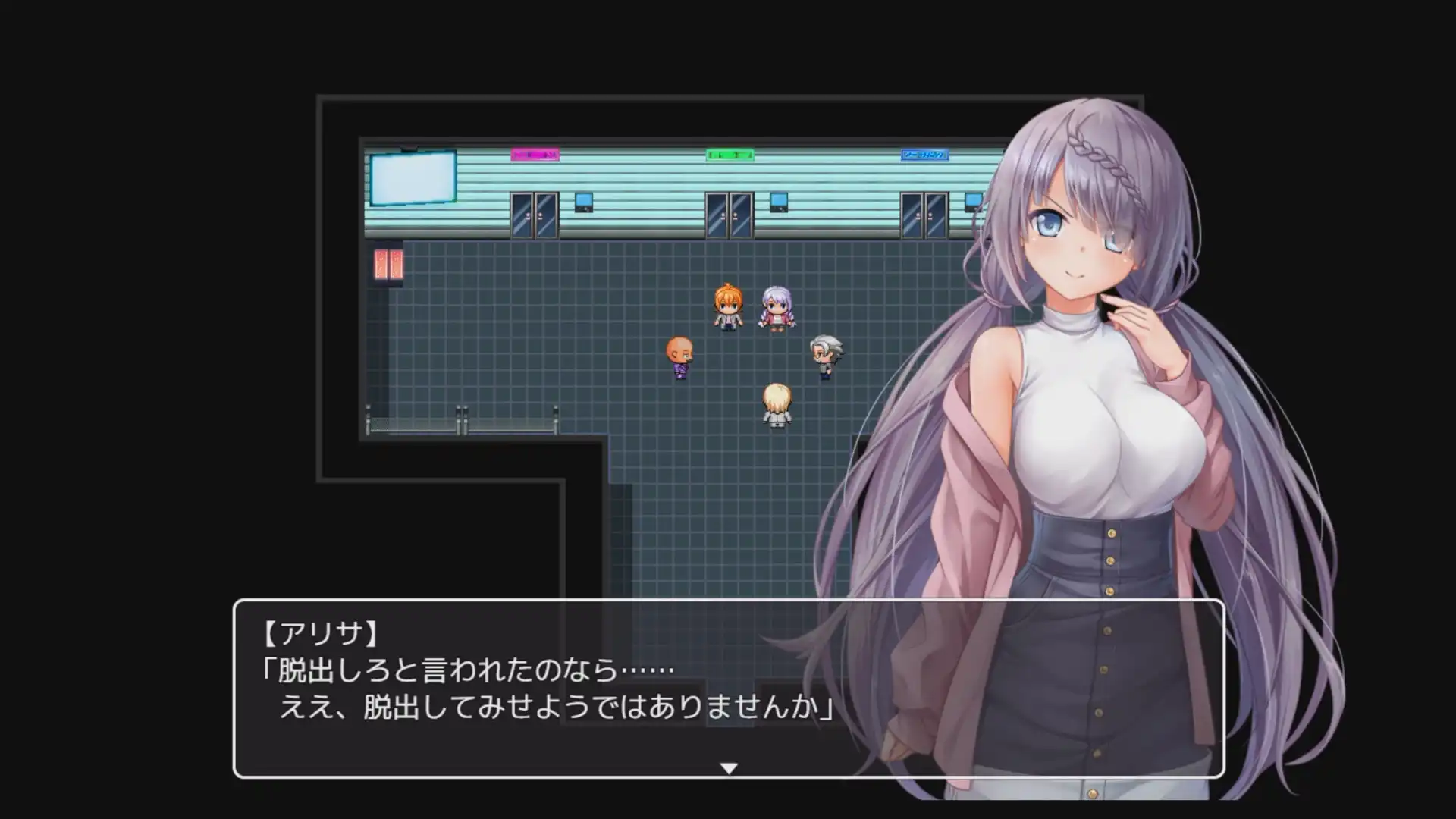Screen dimensions: 1456x819
Task: Expand the dialogue by clicking the down arrow
Action: click(728, 767)
